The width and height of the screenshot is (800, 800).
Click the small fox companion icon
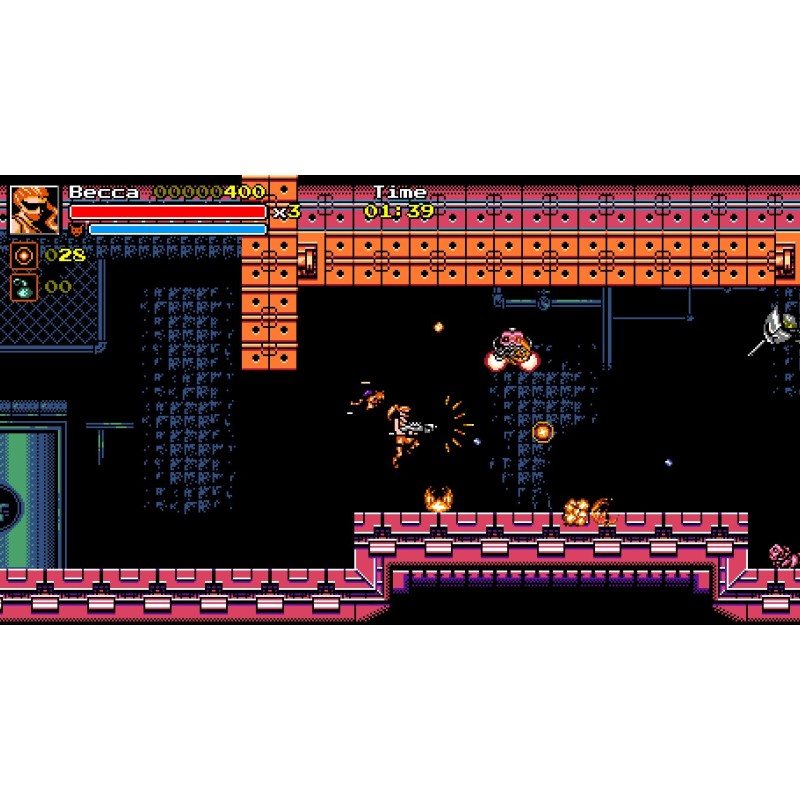pos(77,230)
